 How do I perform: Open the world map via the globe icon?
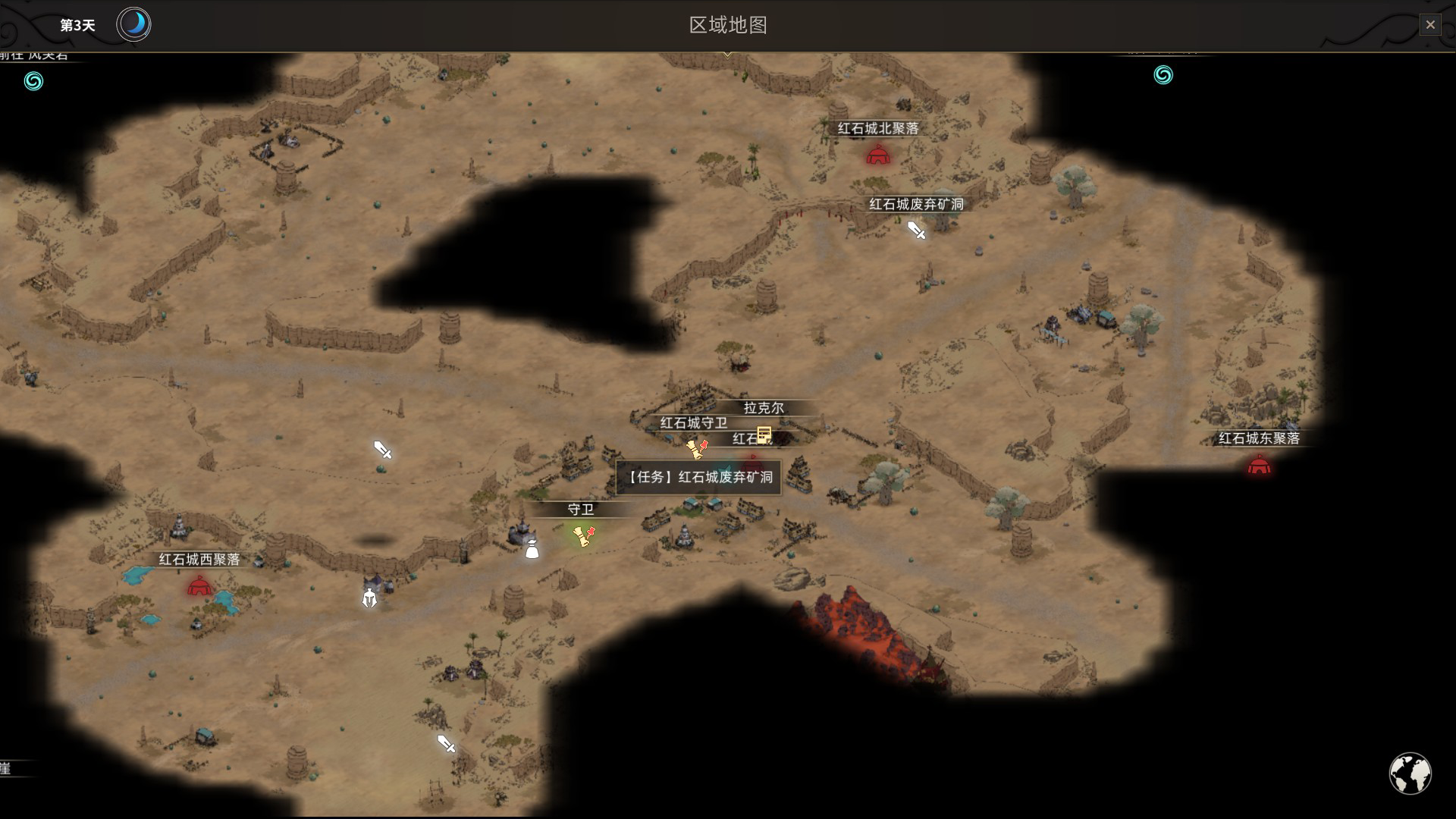[1412, 773]
